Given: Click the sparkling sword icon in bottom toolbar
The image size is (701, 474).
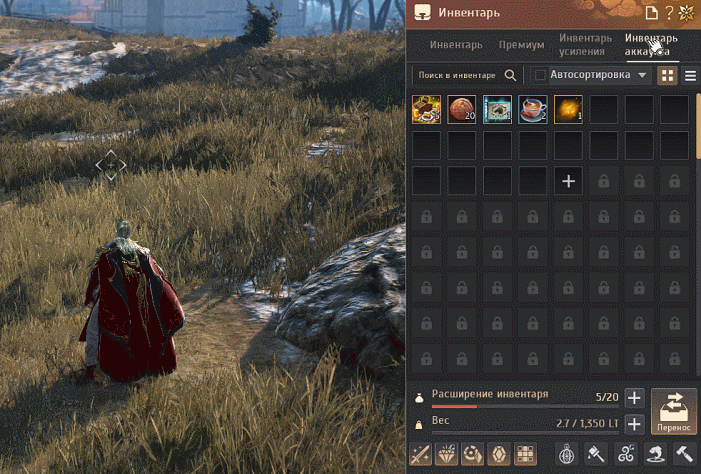Looking at the screenshot, I should 421,454.
